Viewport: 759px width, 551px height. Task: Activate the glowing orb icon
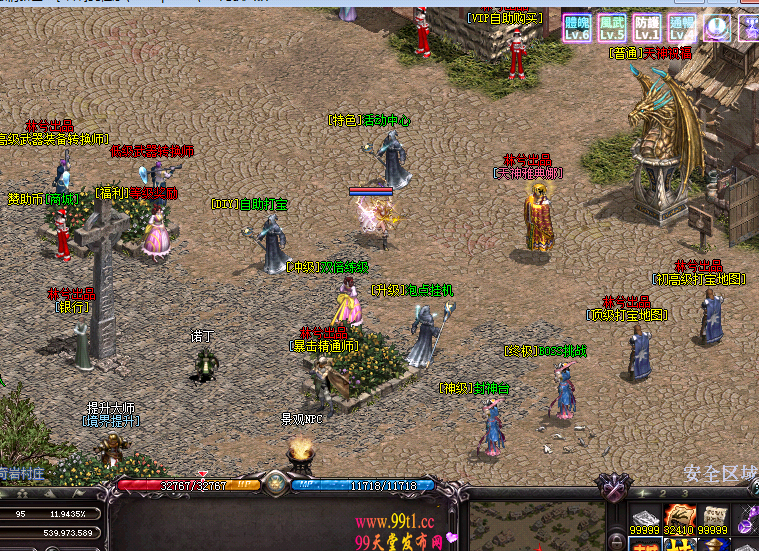tap(717, 28)
